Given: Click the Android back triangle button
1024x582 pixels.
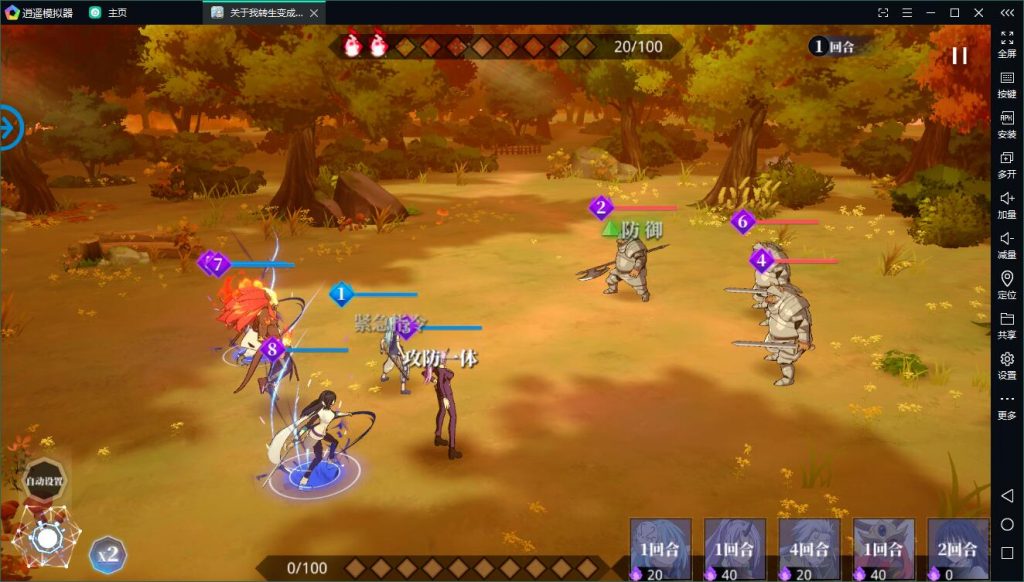Looking at the screenshot, I should point(1007,496).
